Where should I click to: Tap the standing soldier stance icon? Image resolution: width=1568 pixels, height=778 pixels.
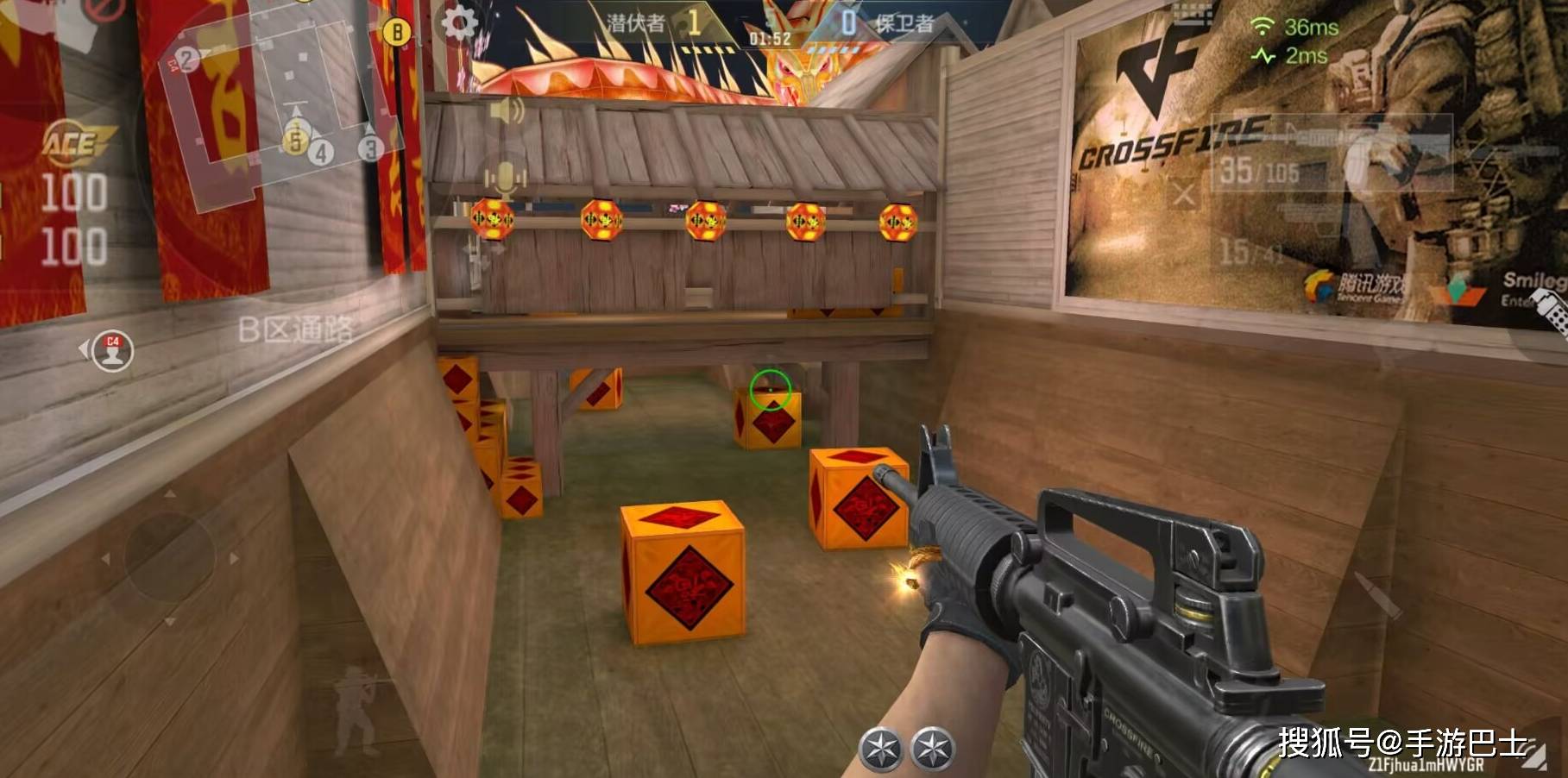tap(355, 708)
